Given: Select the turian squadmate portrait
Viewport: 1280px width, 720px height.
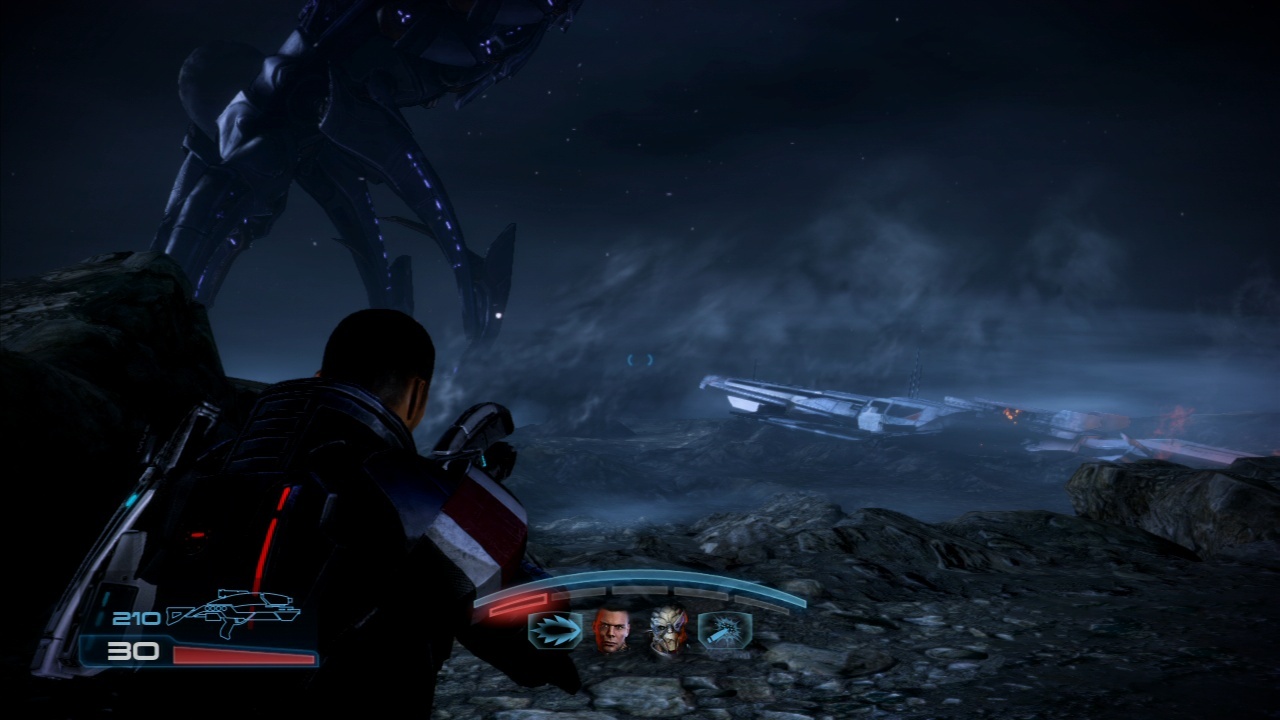Looking at the screenshot, I should pyautogui.click(x=668, y=630).
